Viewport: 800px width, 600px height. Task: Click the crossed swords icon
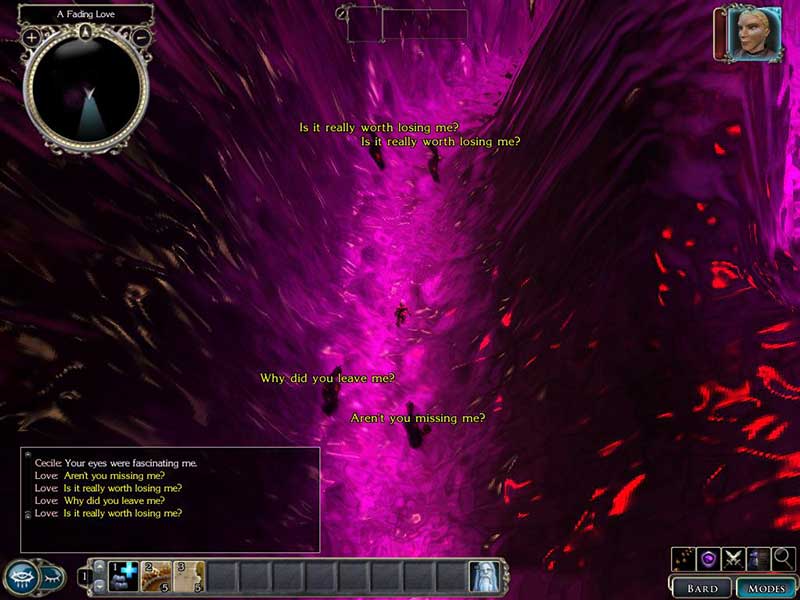click(735, 558)
